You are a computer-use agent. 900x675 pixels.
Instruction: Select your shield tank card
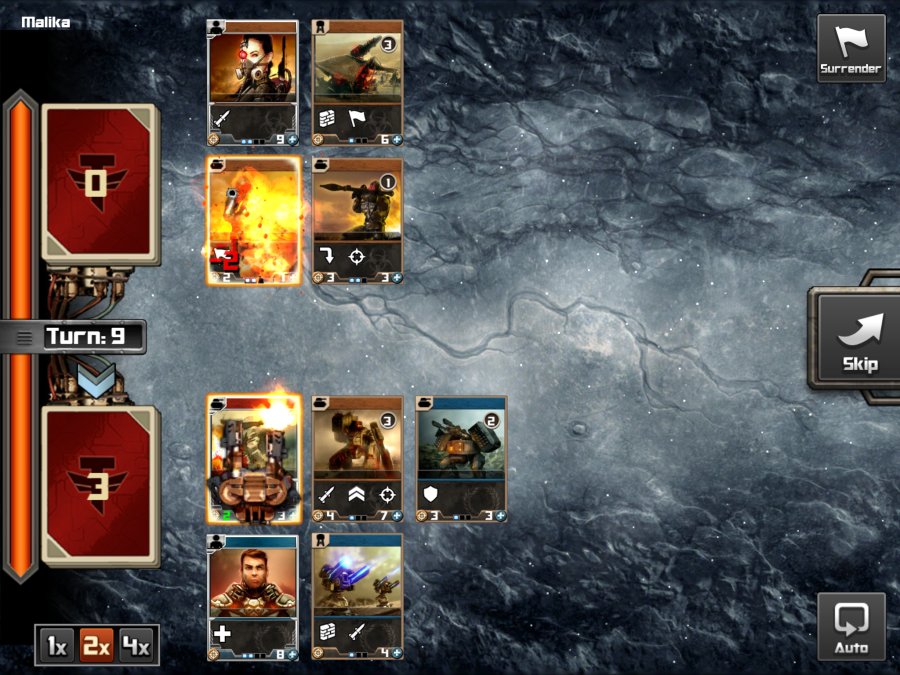461,459
